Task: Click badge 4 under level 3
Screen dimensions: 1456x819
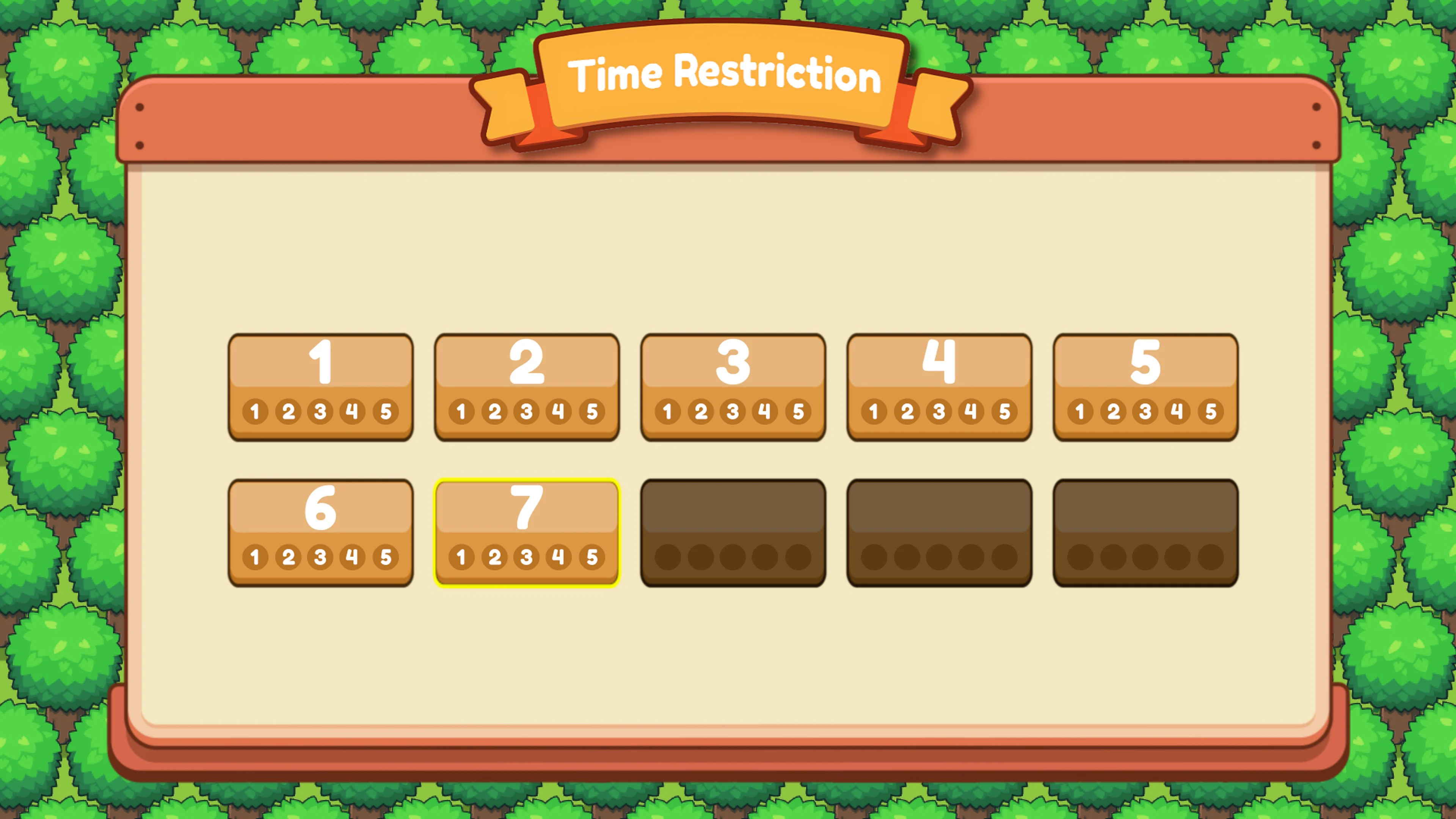Action: (x=765, y=411)
